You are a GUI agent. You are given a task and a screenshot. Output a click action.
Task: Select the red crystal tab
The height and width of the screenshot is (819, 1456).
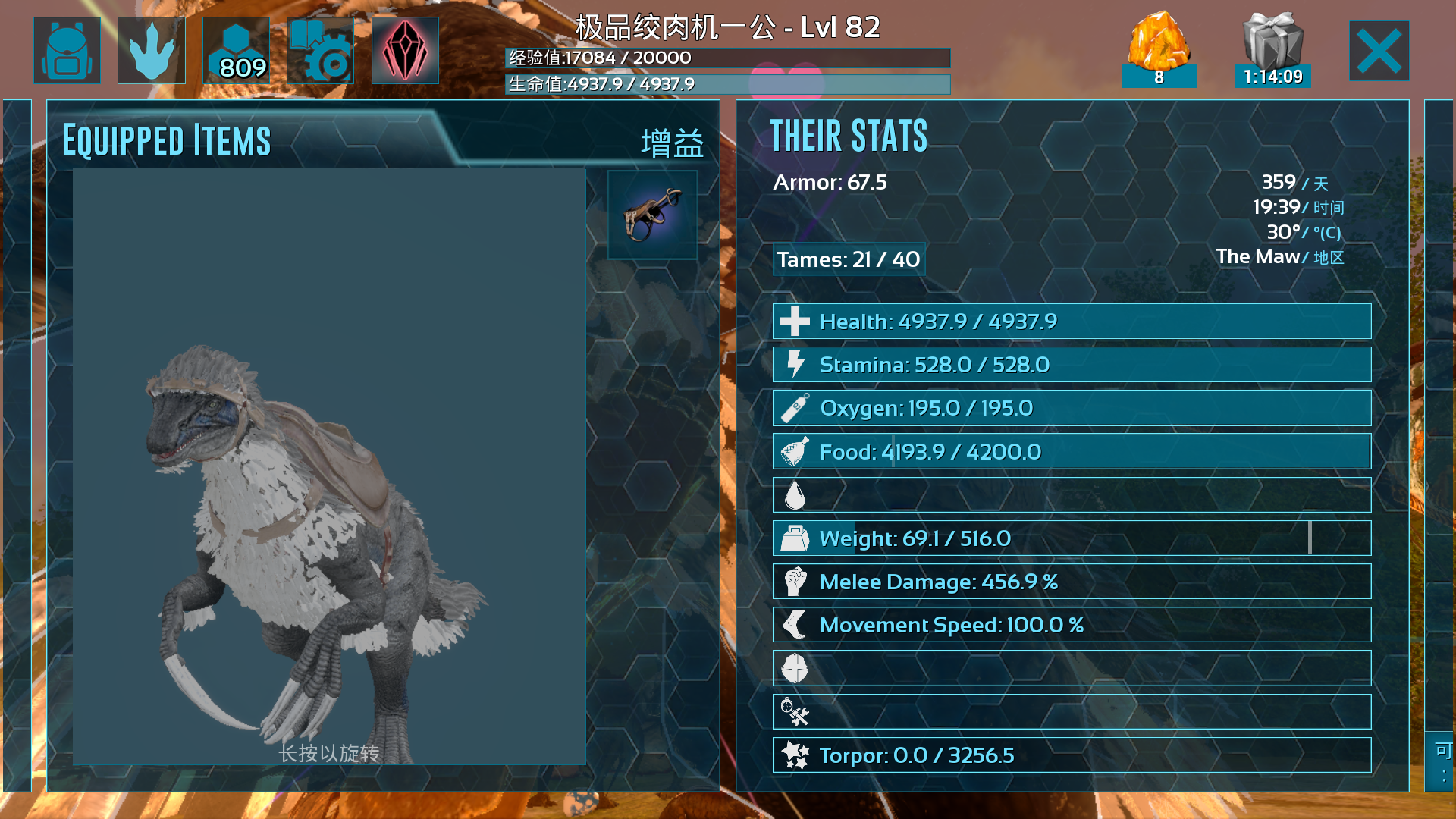pos(405,51)
